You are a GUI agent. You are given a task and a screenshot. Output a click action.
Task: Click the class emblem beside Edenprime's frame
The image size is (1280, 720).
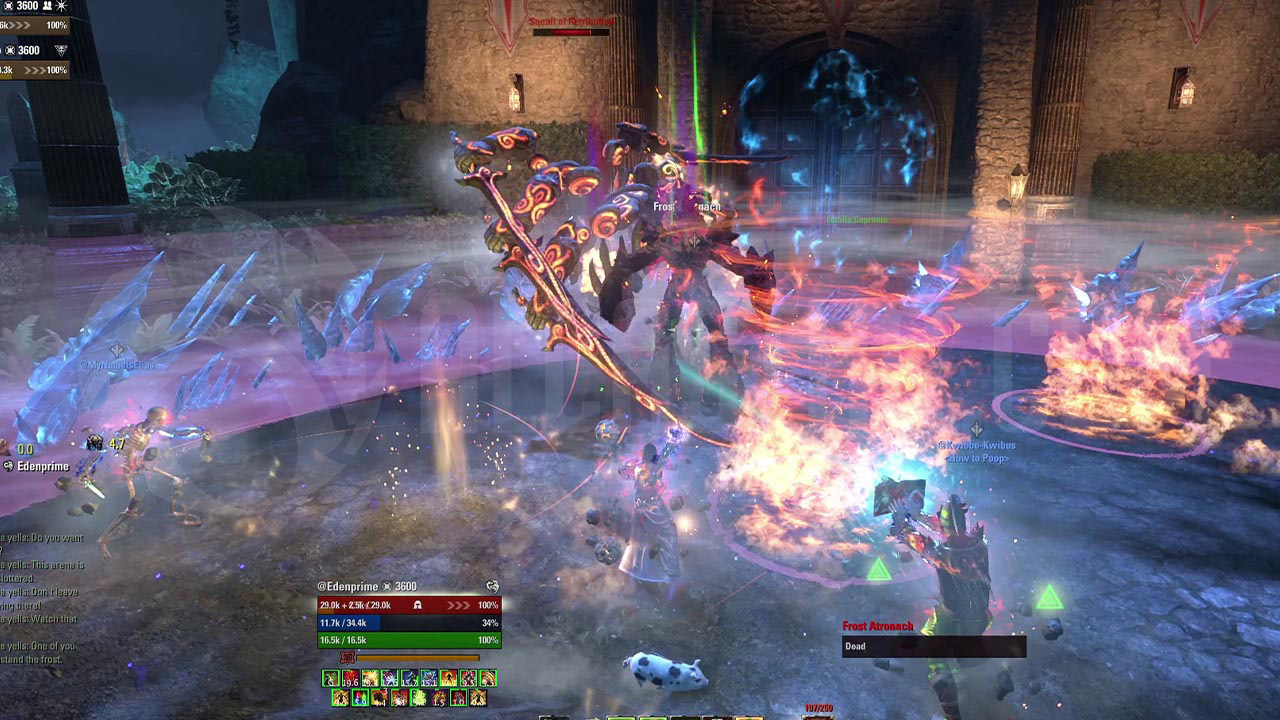pyautogui.click(x=492, y=586)
